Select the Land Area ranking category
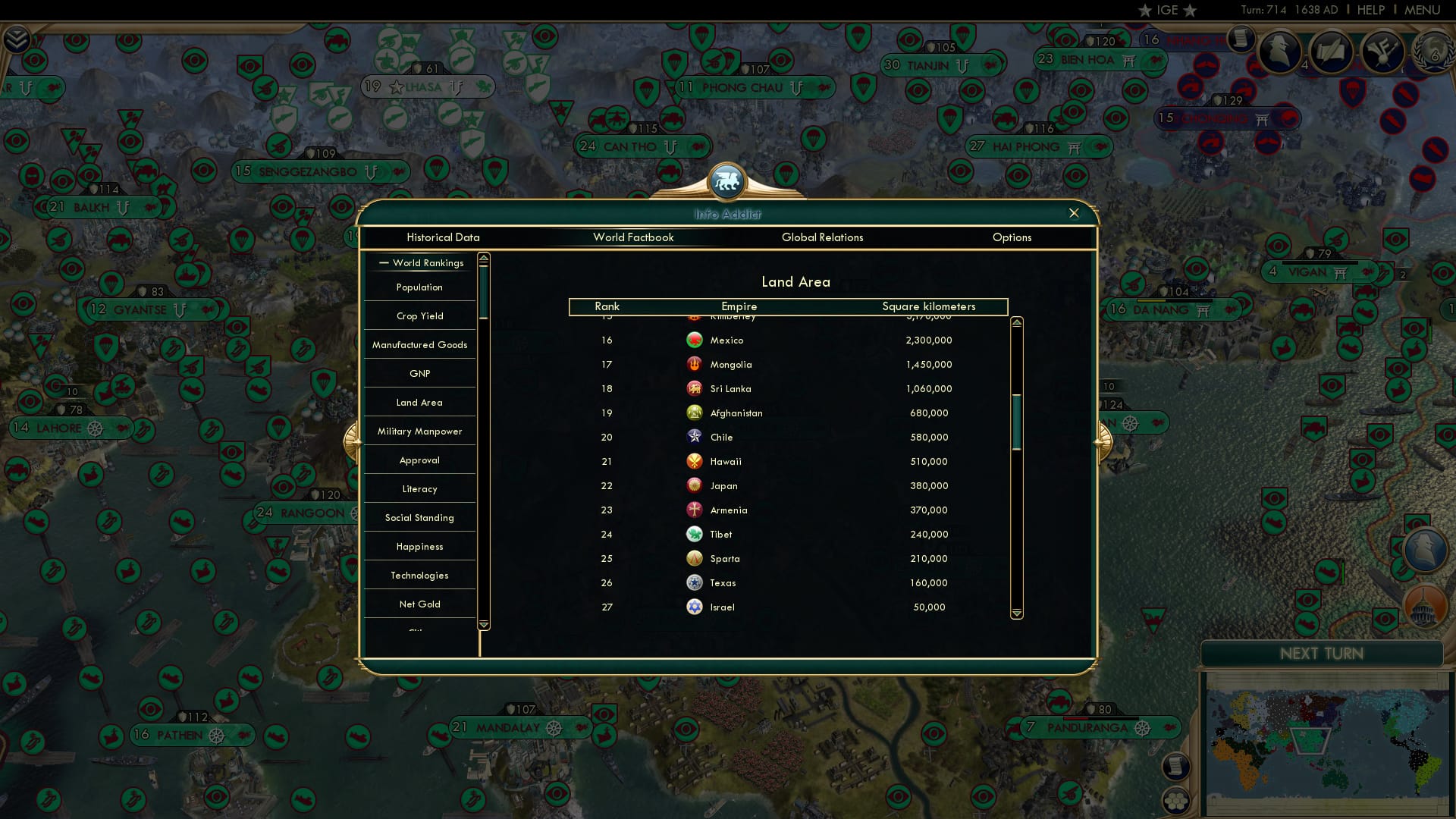This screenshot has height=819, width=1456. (x=419, y=402)
